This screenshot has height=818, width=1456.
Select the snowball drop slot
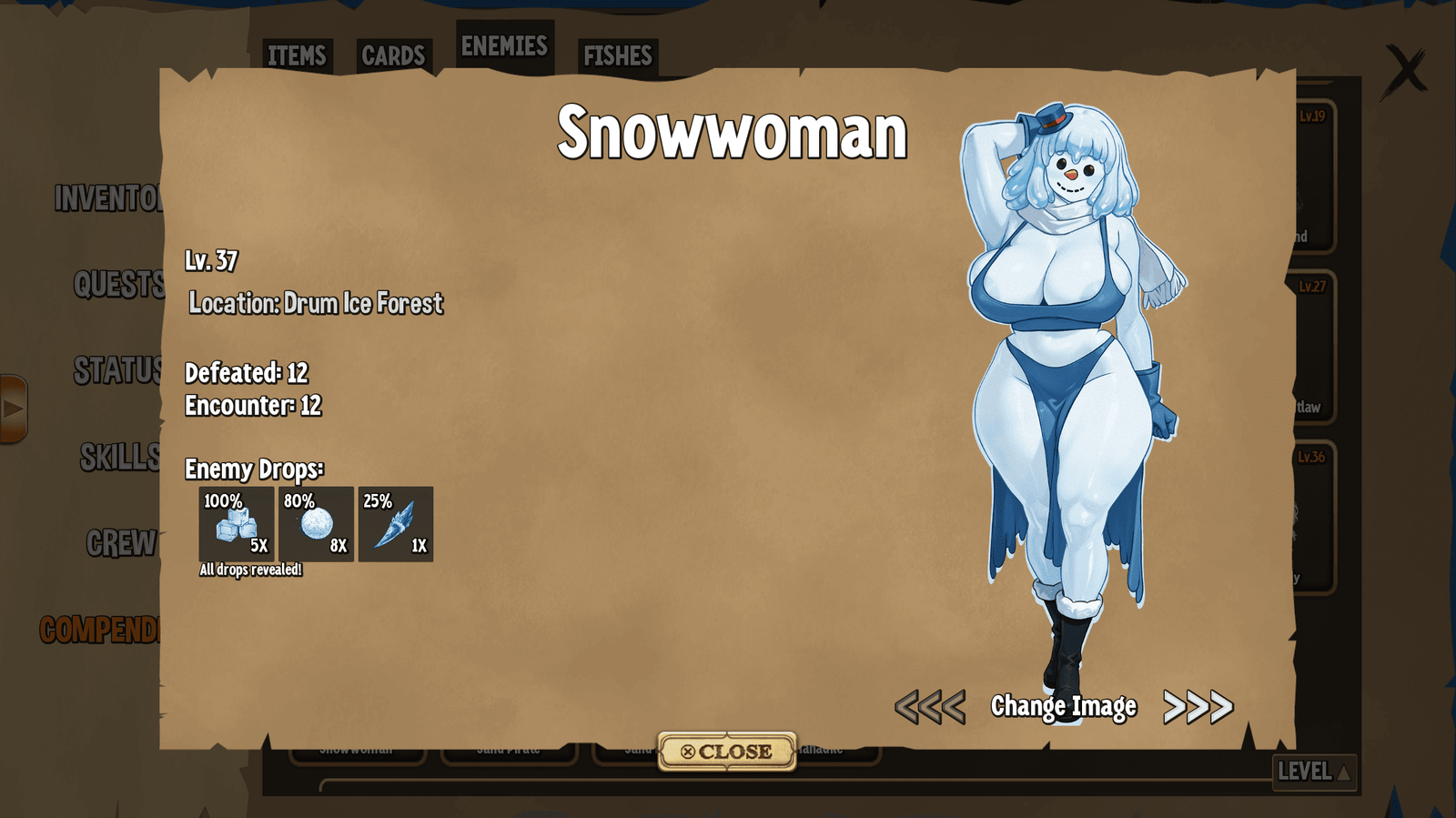(x=316, y=524)
